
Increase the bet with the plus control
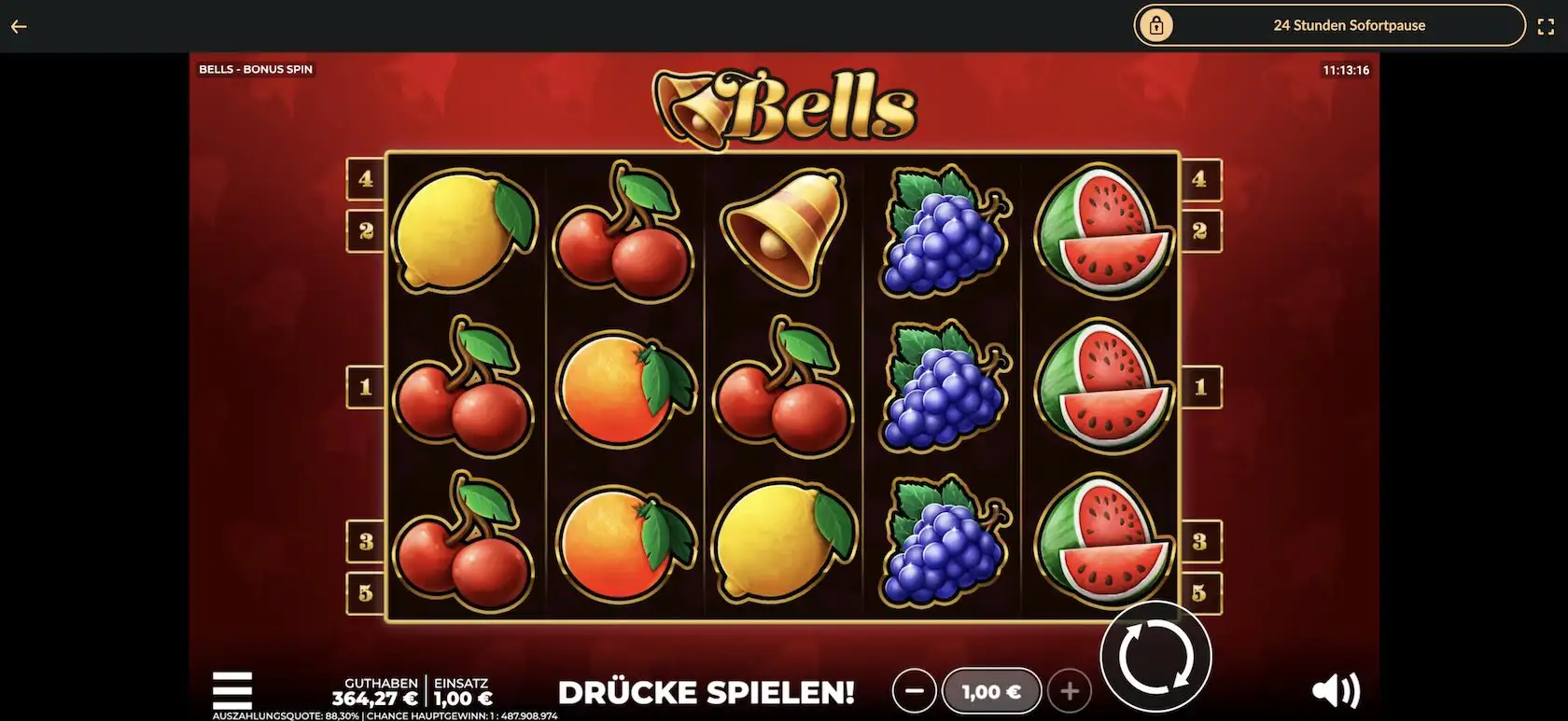pos(1070,691)
